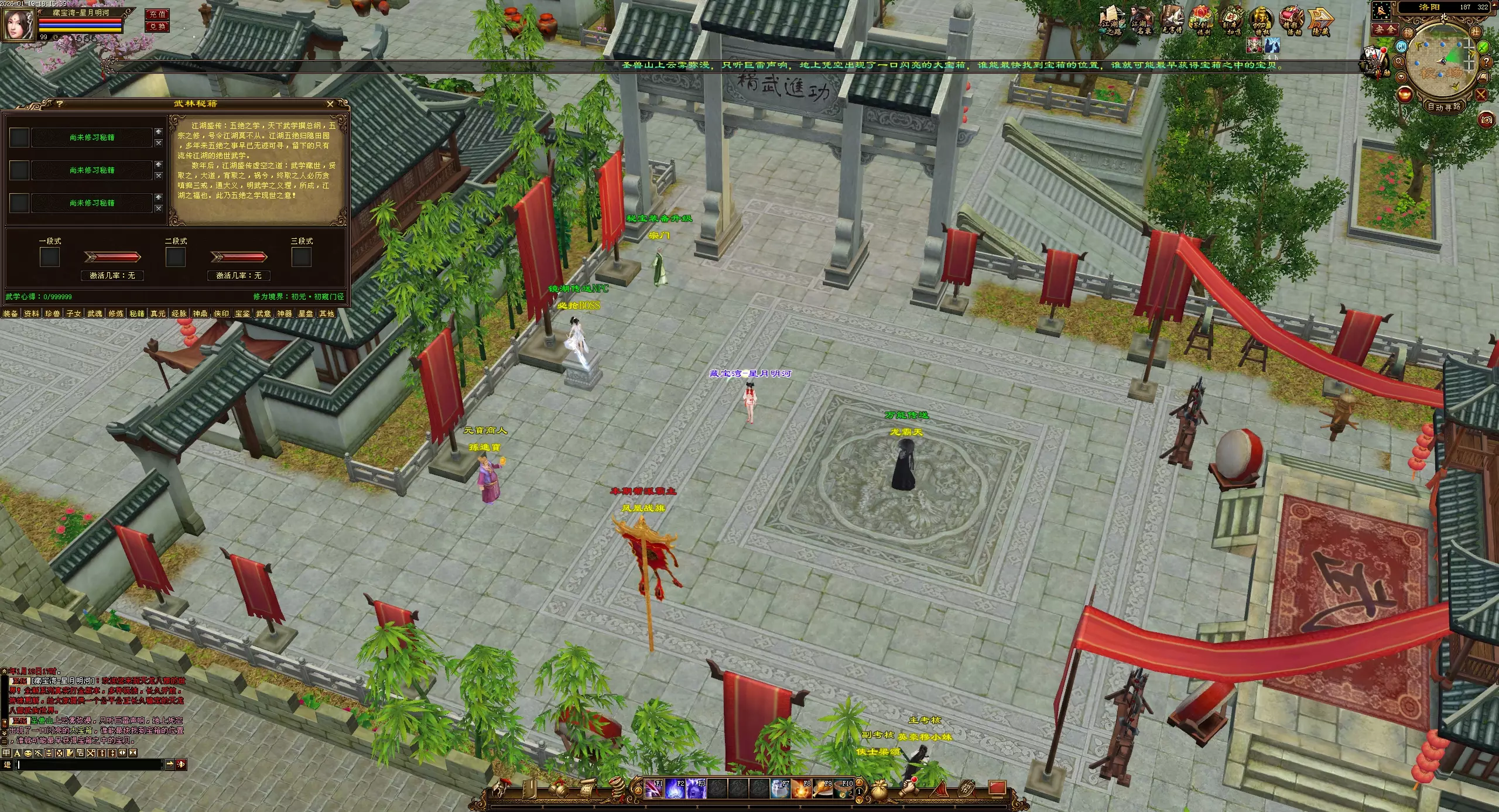Activate 自动寻路 auto-pathfinding
Image resolution: width=1499 pixels, height=812 pixels.
1443,107
